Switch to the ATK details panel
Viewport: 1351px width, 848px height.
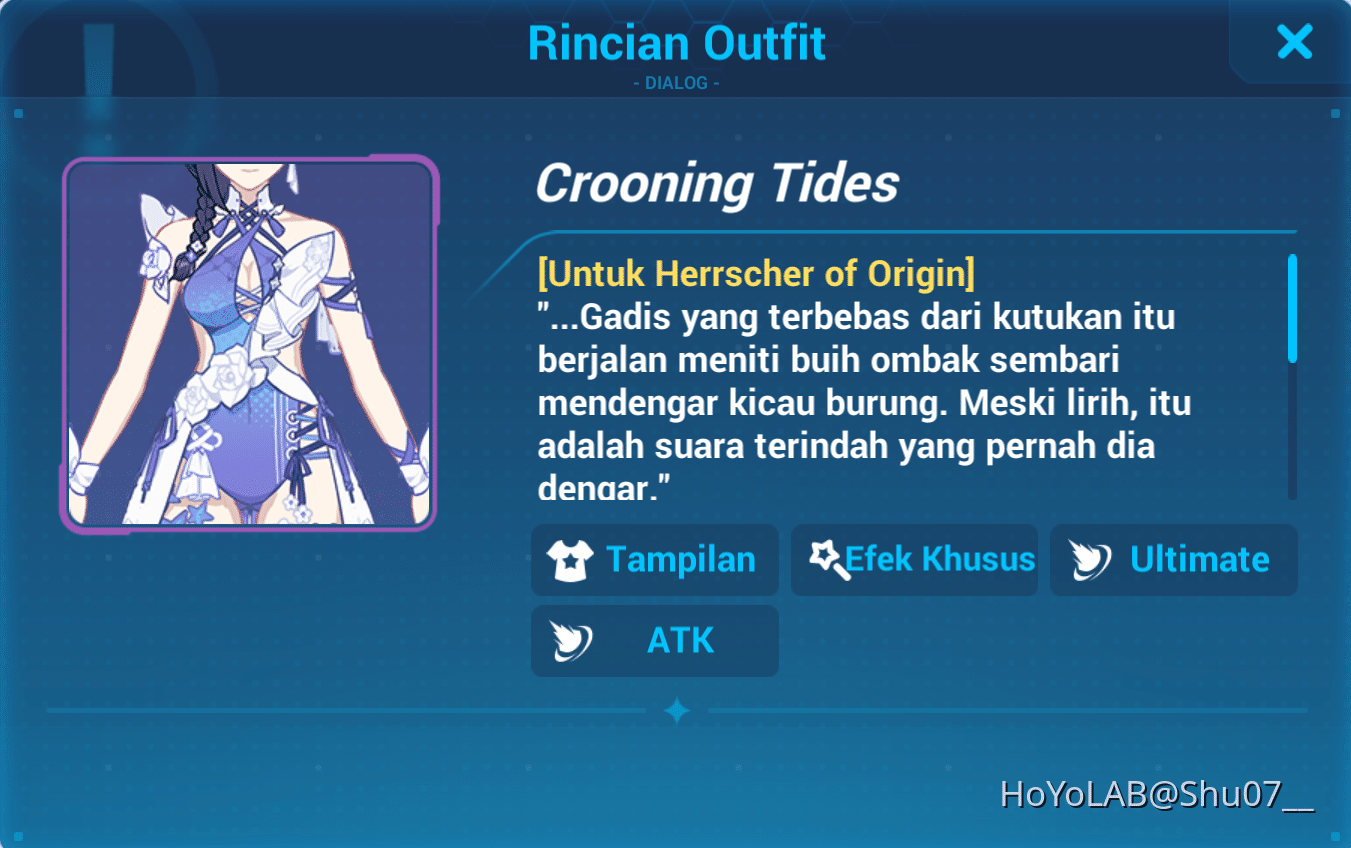point(655,640)
